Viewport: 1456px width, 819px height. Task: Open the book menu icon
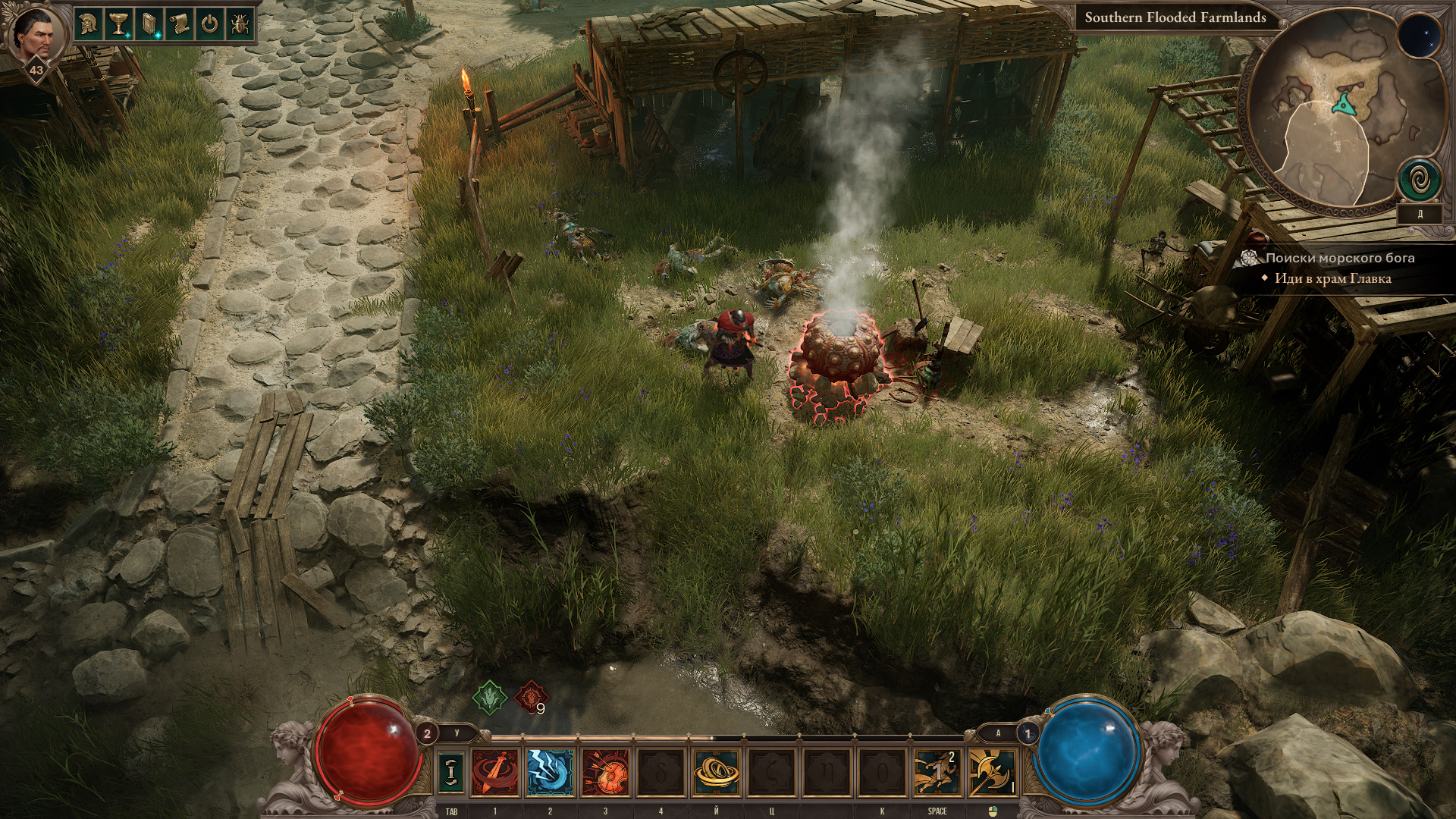pos(149,24)
